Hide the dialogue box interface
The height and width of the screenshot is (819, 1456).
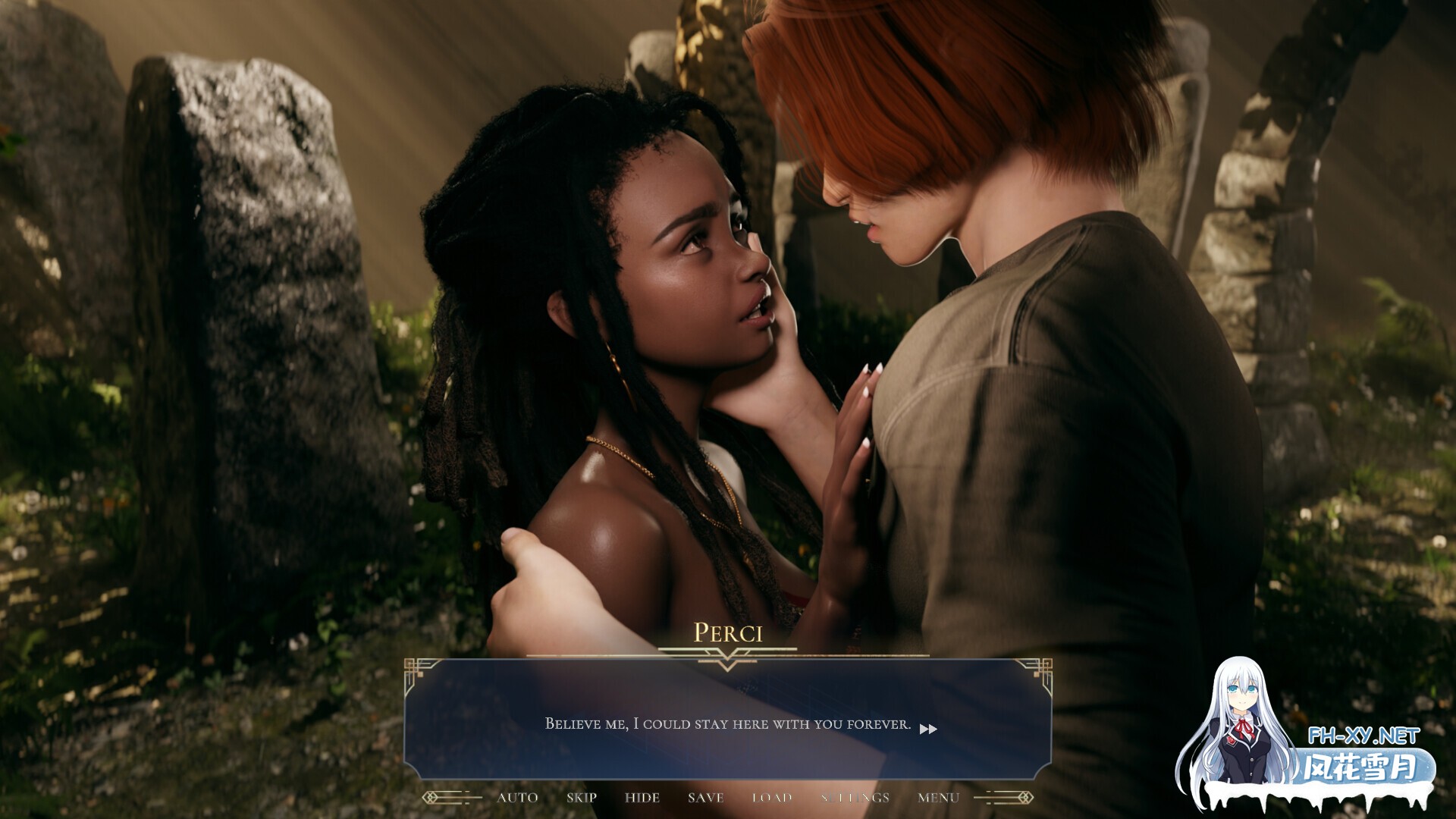[x=642, y=798]
